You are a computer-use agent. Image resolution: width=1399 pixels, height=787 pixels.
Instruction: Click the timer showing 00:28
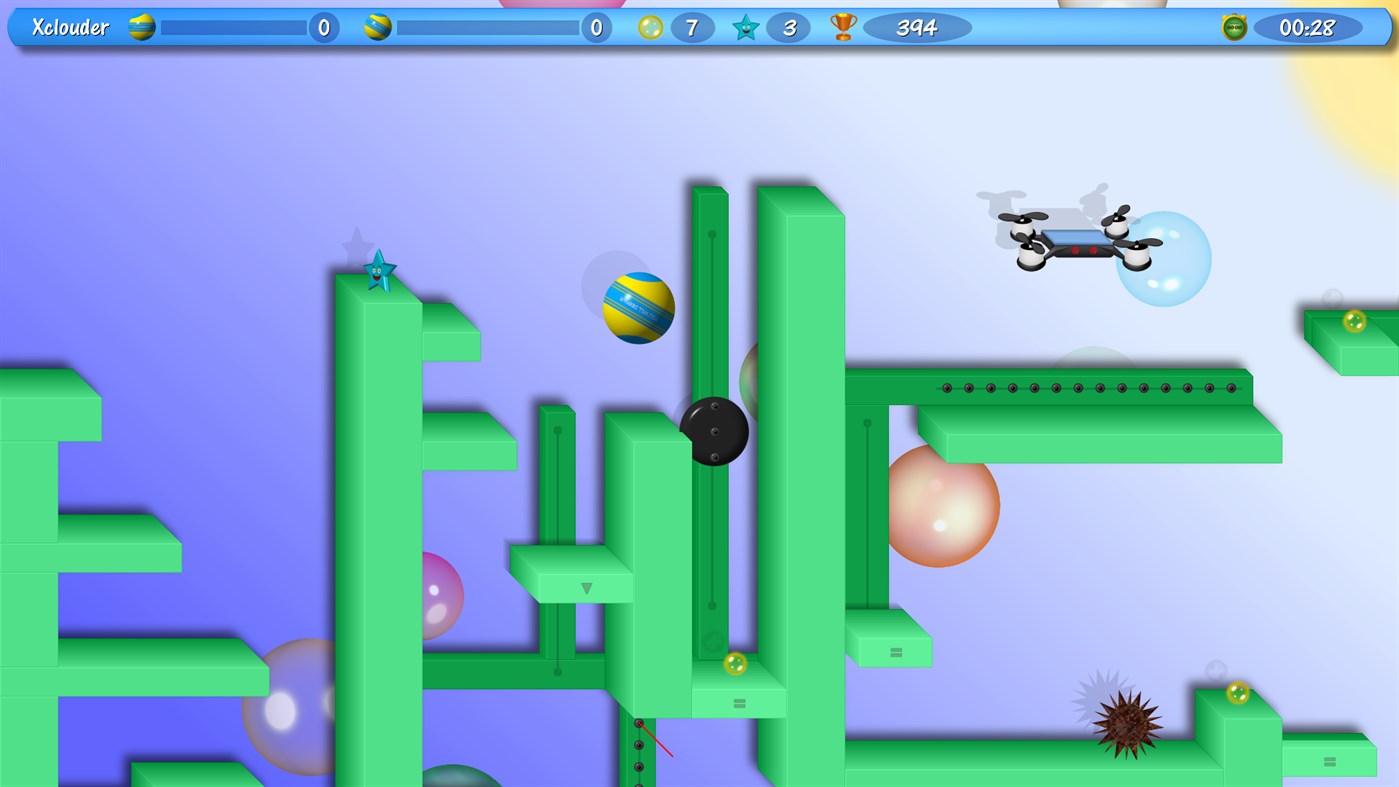[1308, 27]
